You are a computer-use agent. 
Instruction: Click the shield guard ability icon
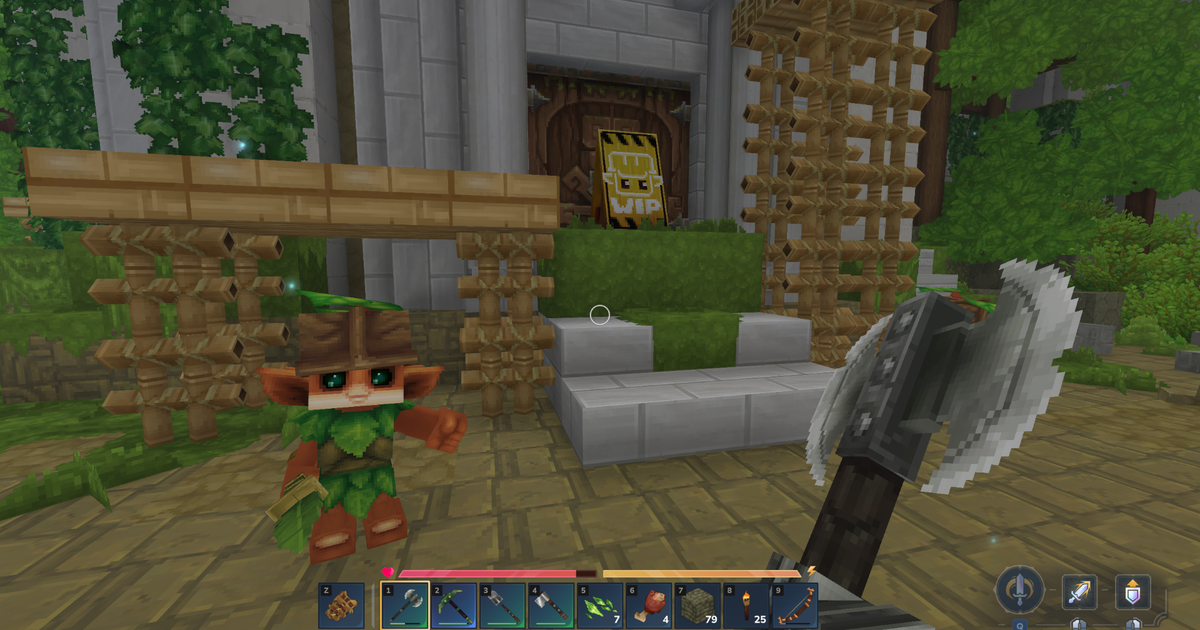(x=1133, y=593)
